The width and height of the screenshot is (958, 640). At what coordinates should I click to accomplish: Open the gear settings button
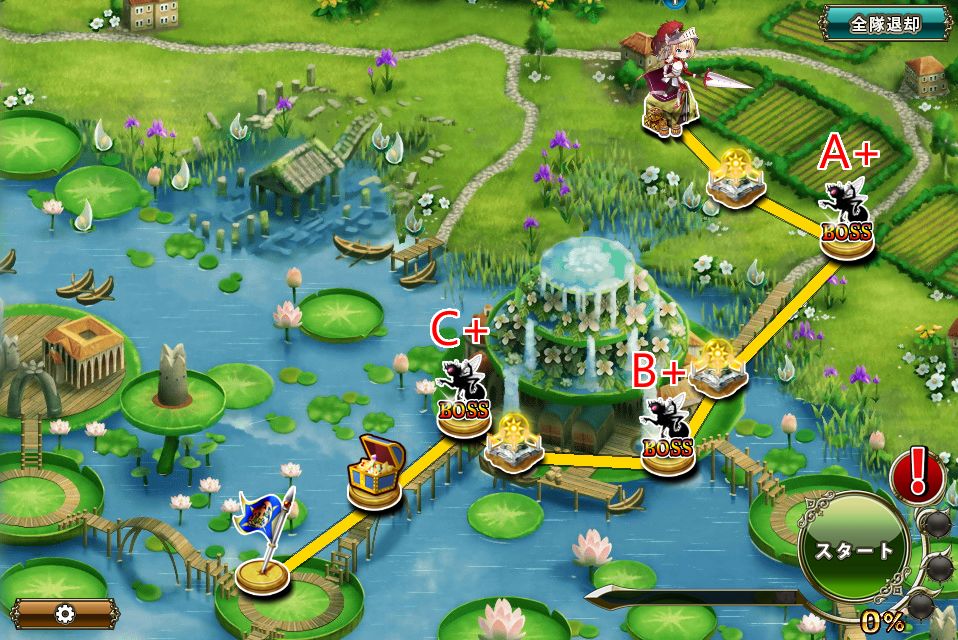click(x=66, y=613)
